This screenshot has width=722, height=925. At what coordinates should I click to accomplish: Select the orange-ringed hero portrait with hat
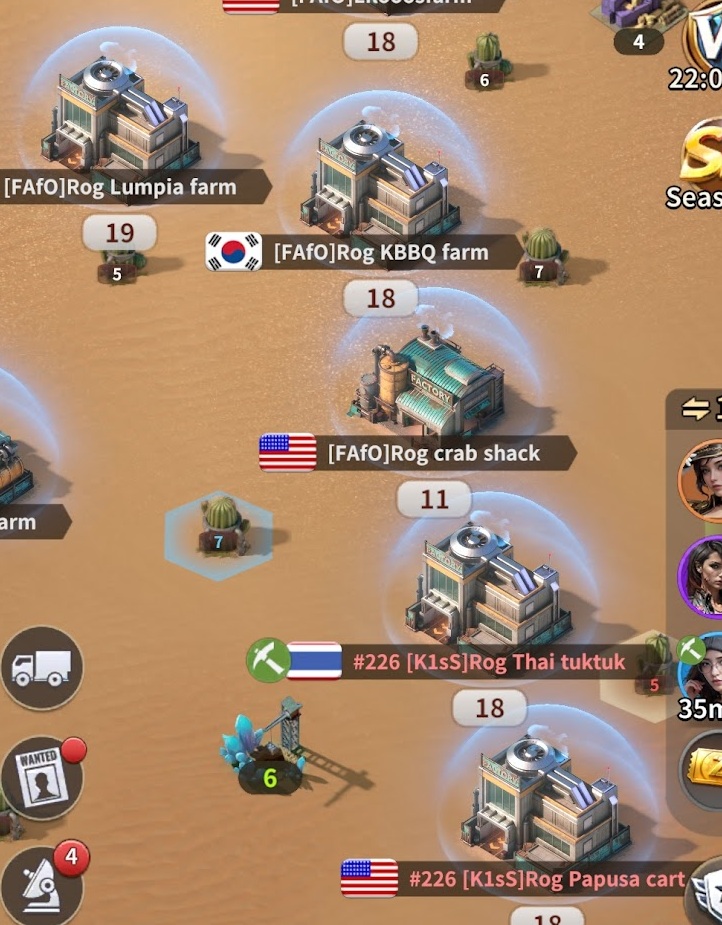[703, 480]
